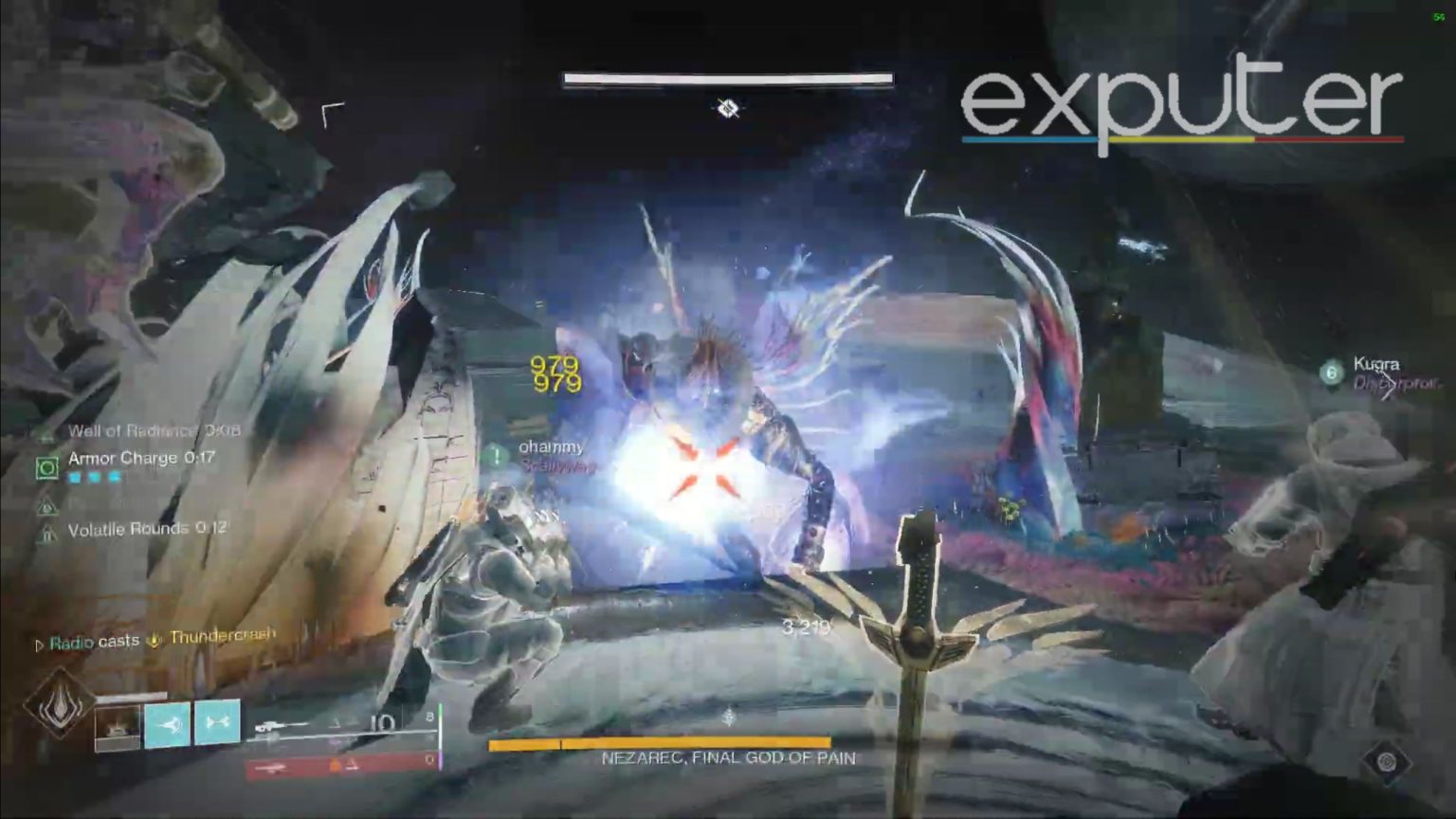Click the Thundercrash super icon near Radio casts
The image size is (1456, 819).
pos(152,640)
